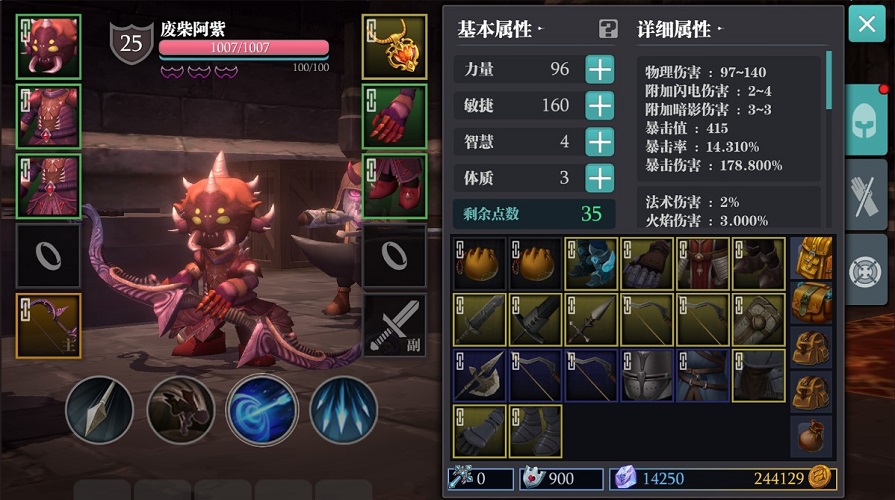
Task: Close the character panel with the X
Action: [x=867, y=24]
